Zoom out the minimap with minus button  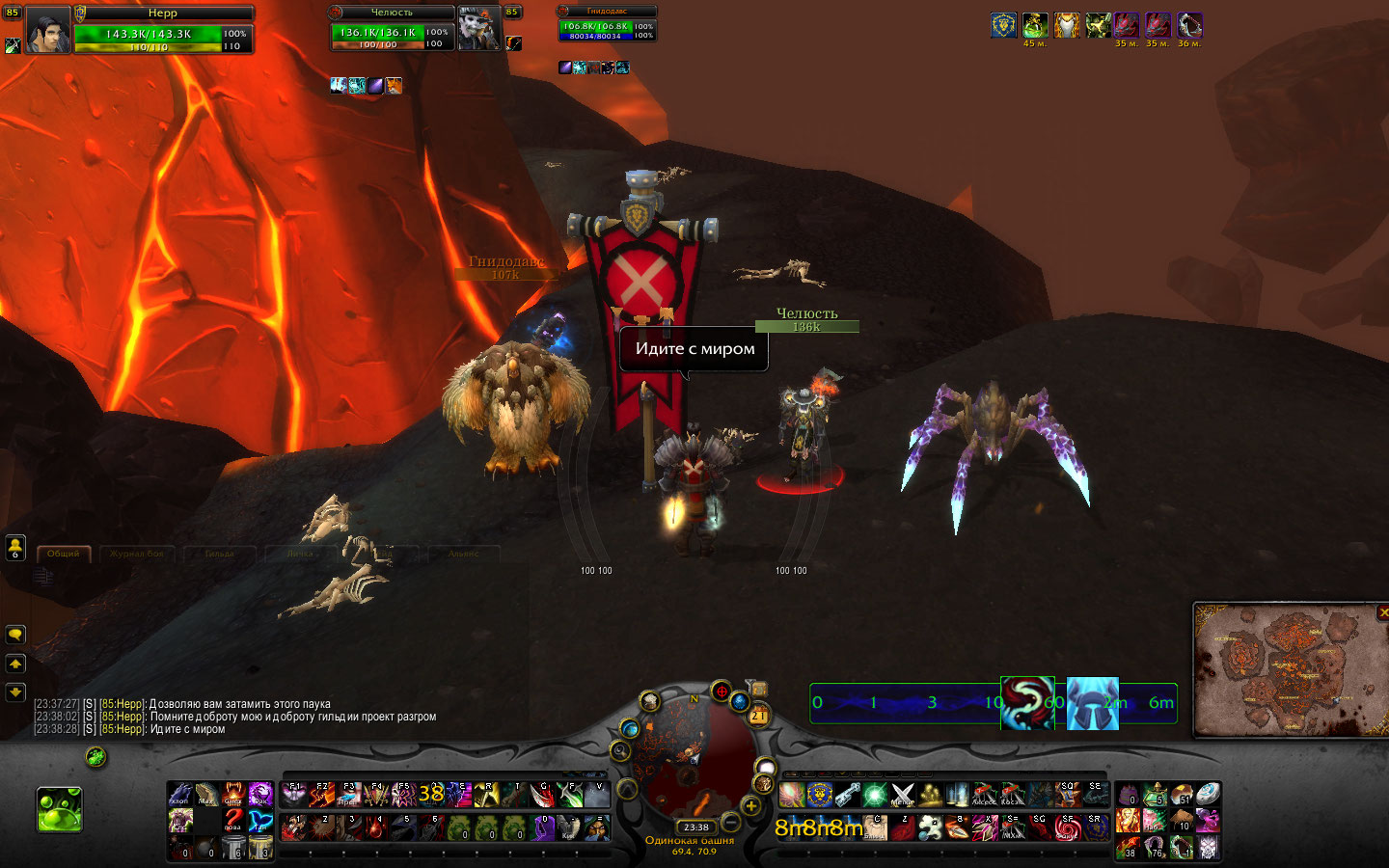pos(731,823)
